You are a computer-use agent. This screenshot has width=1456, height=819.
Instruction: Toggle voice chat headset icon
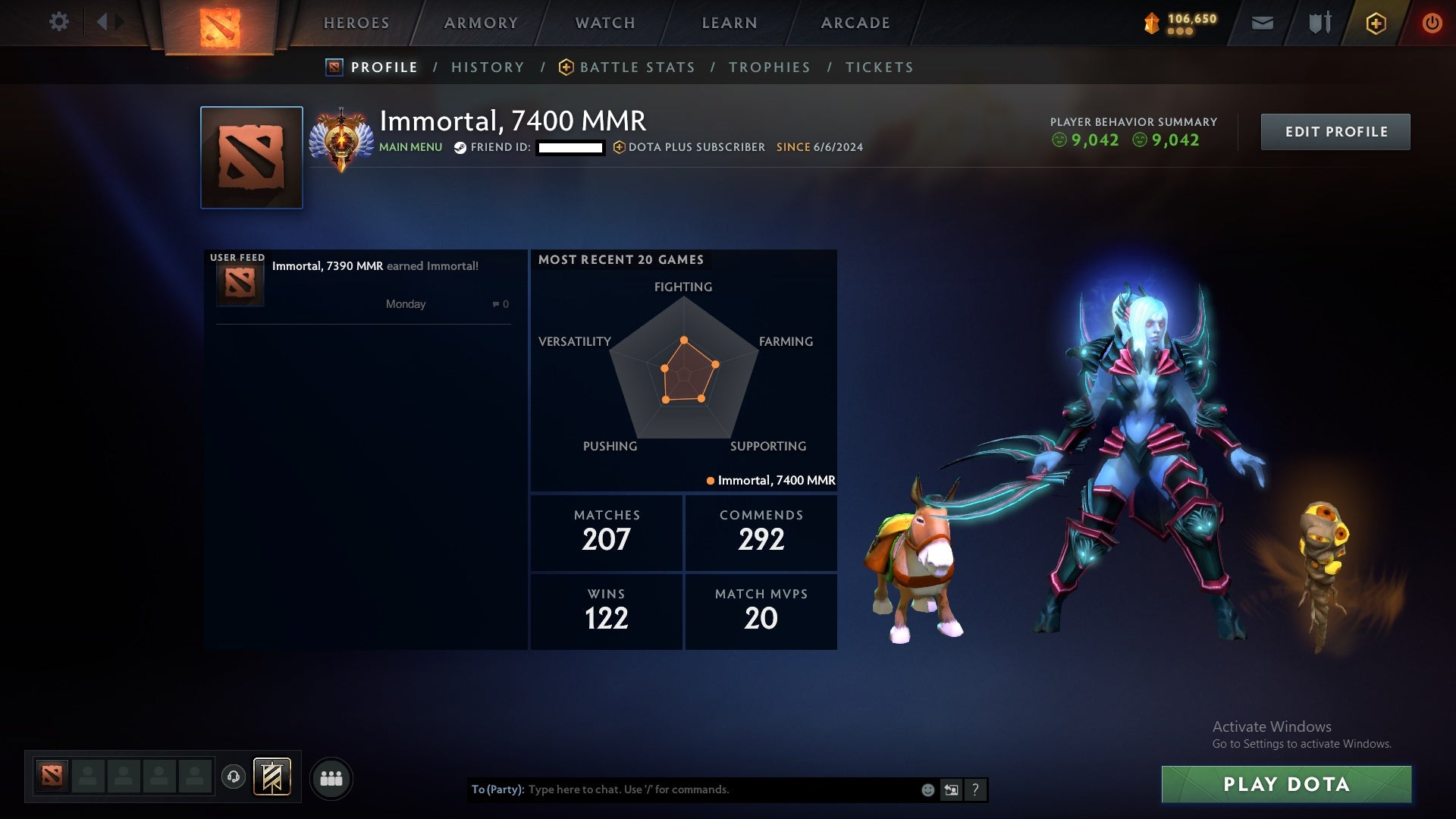234,777
